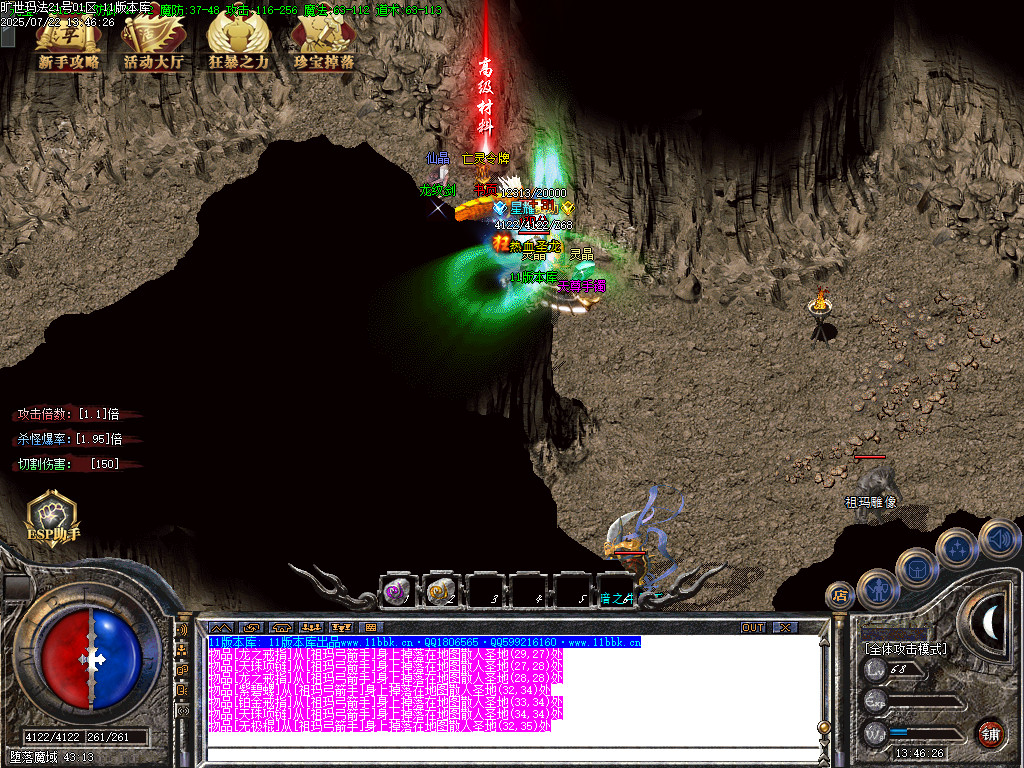Open the bag inventory round button

(x=916, y=567)
